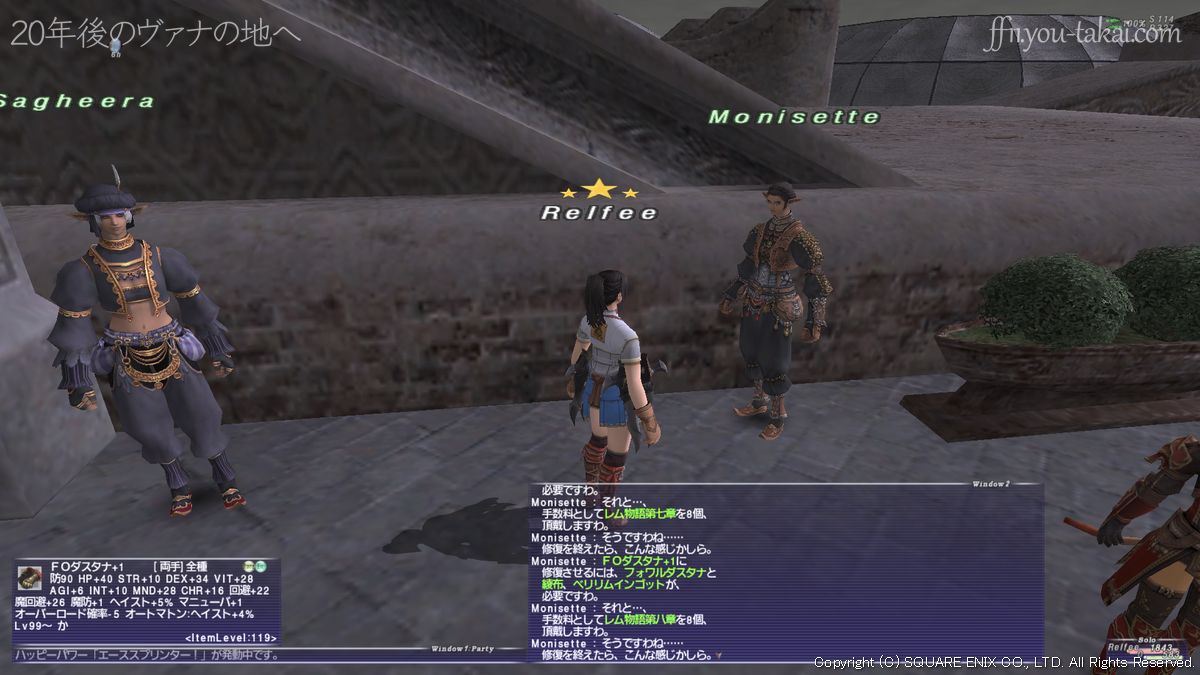Target the Monisette nameplate
Screen dimensions: 1200x675
[x=794, y=118]
